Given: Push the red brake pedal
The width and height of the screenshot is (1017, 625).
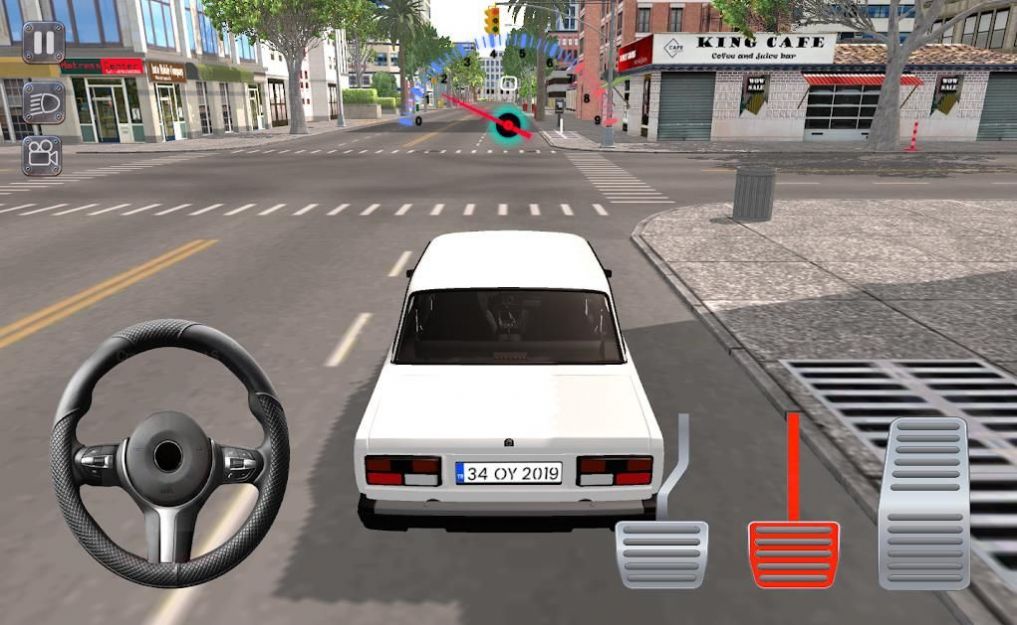Looking at the screenshot, I should [x=794, y=554].
